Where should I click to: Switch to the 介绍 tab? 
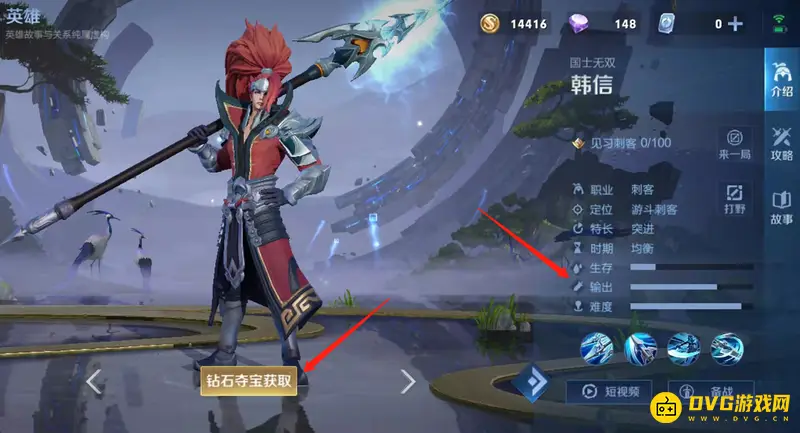click(780, 81)
